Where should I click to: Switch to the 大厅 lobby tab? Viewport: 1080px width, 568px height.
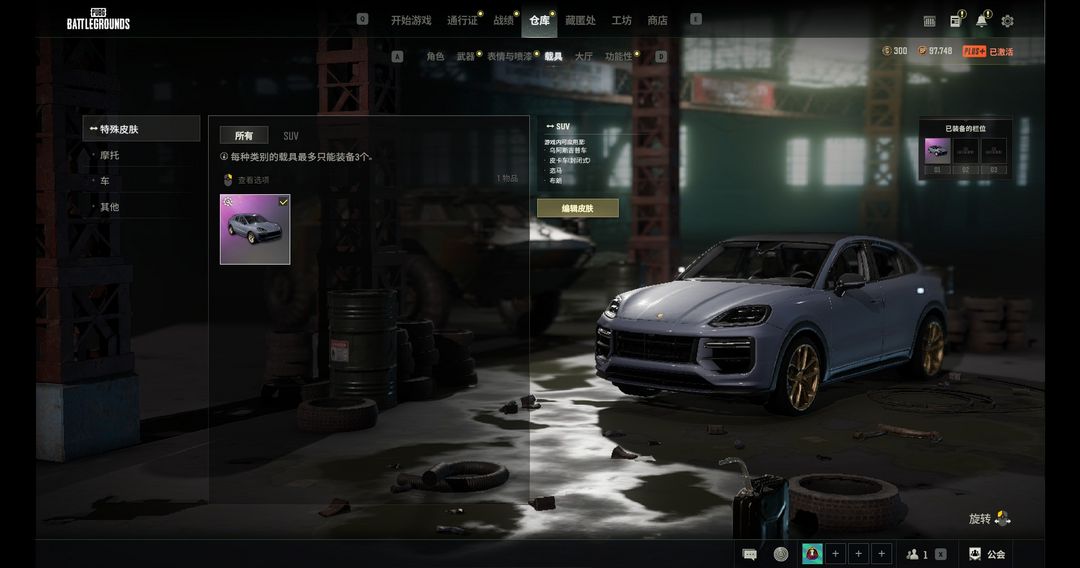(583, 57)
